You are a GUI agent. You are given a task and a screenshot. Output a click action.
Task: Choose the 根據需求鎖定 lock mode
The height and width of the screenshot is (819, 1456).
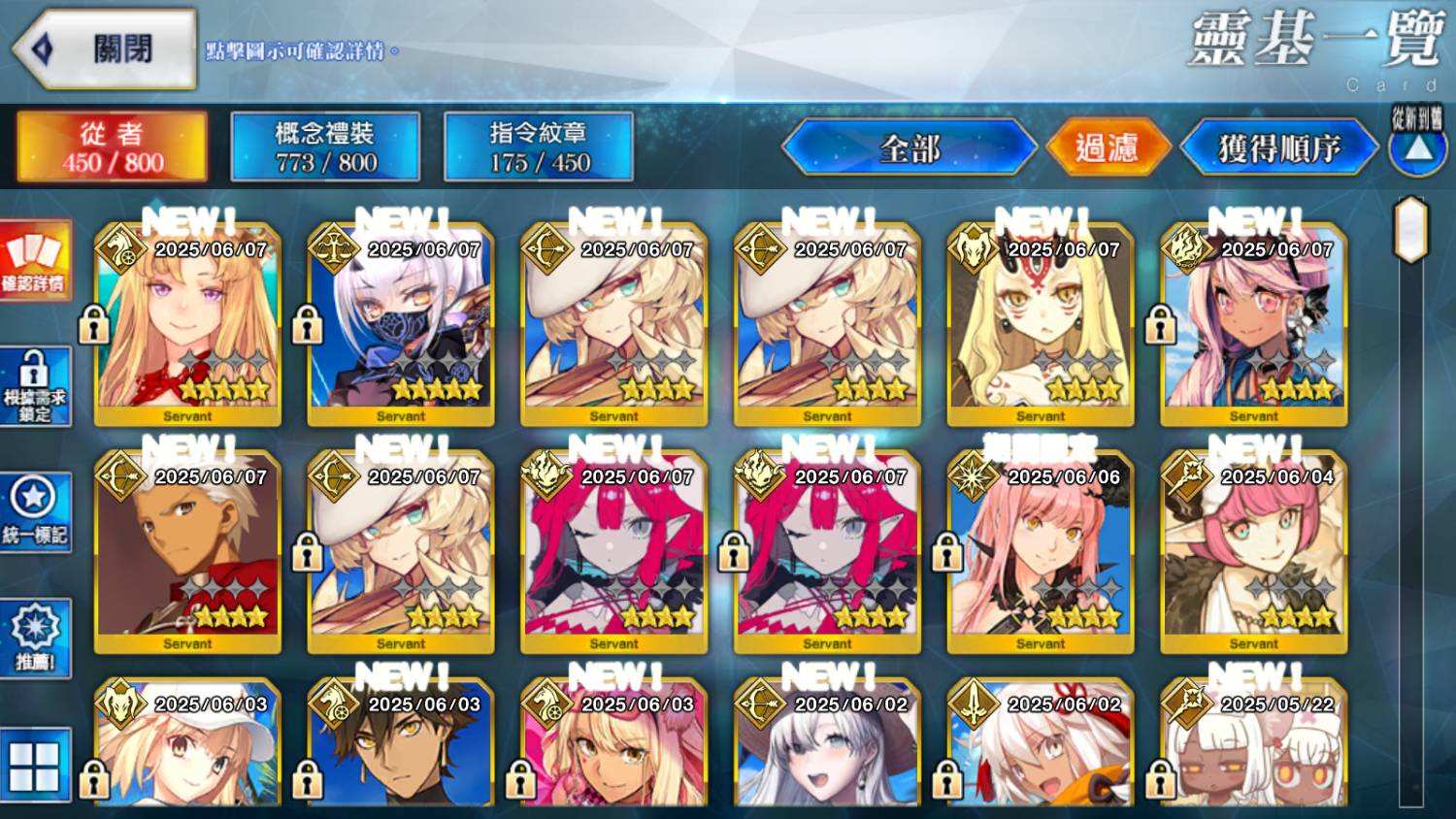(35, 386)
